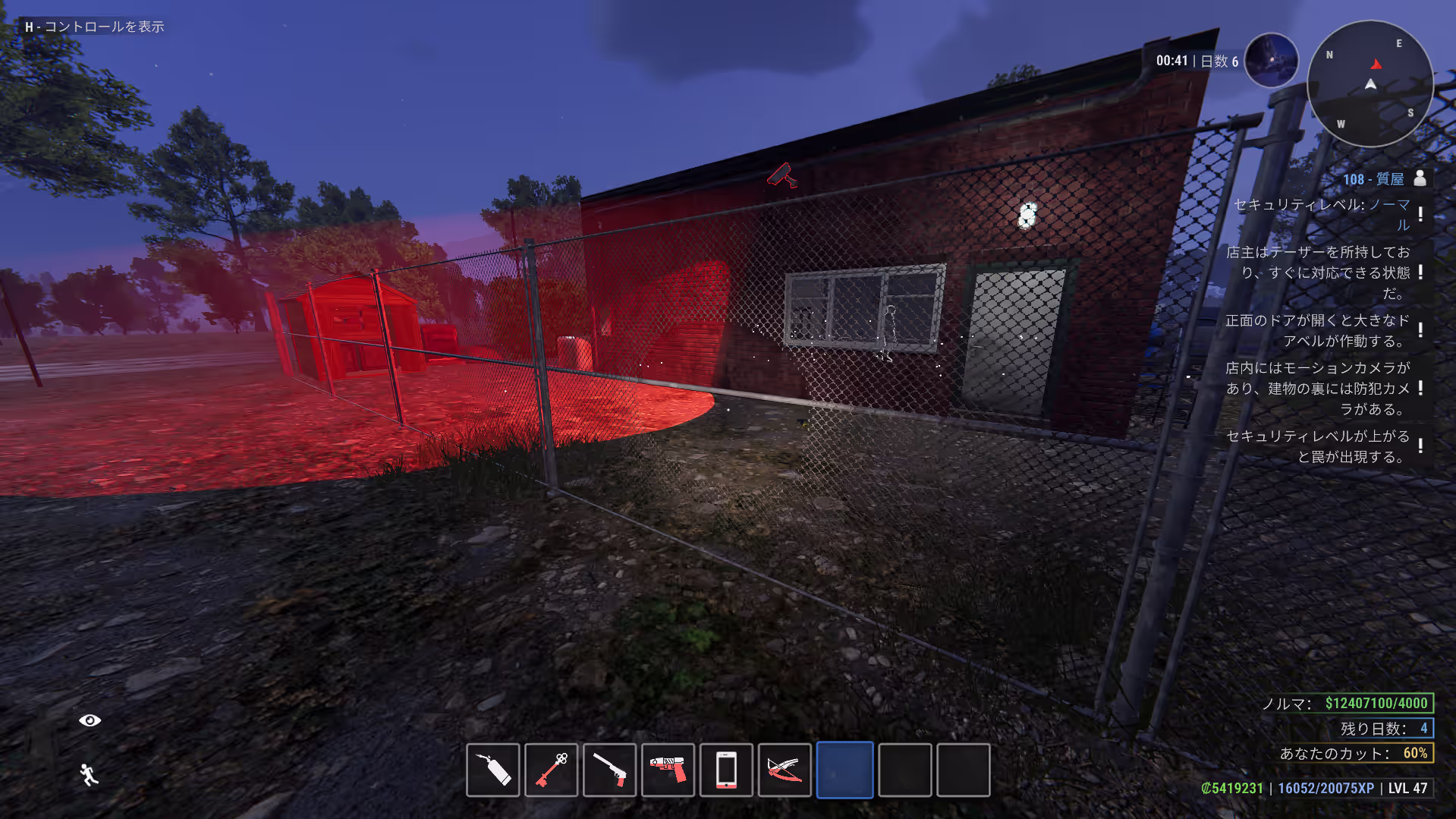Choose the red key hotbar slot
Viewport: 1456px width, 819px height.
(x=552, y=770)
